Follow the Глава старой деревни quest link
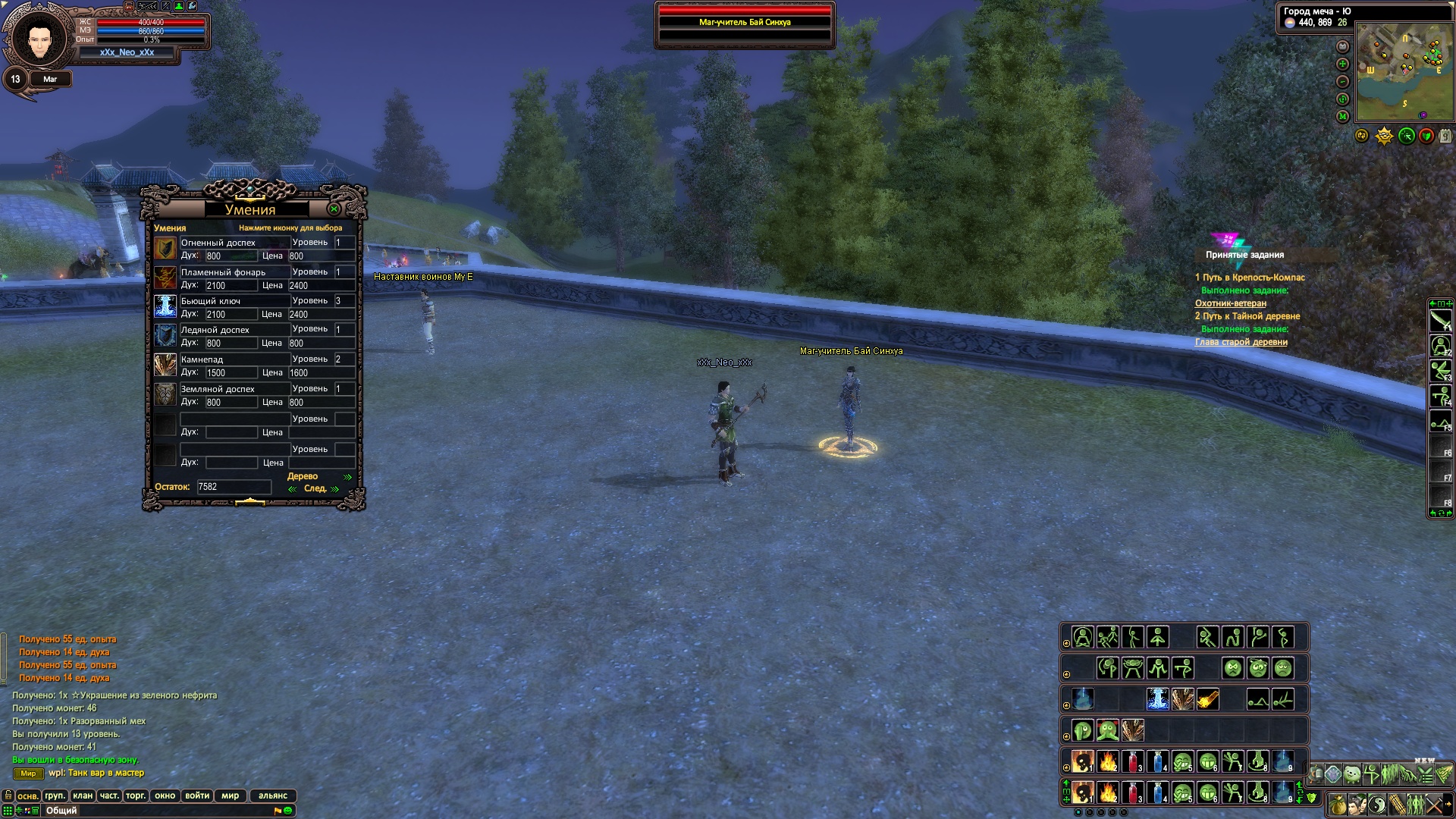 point(1241,342)
